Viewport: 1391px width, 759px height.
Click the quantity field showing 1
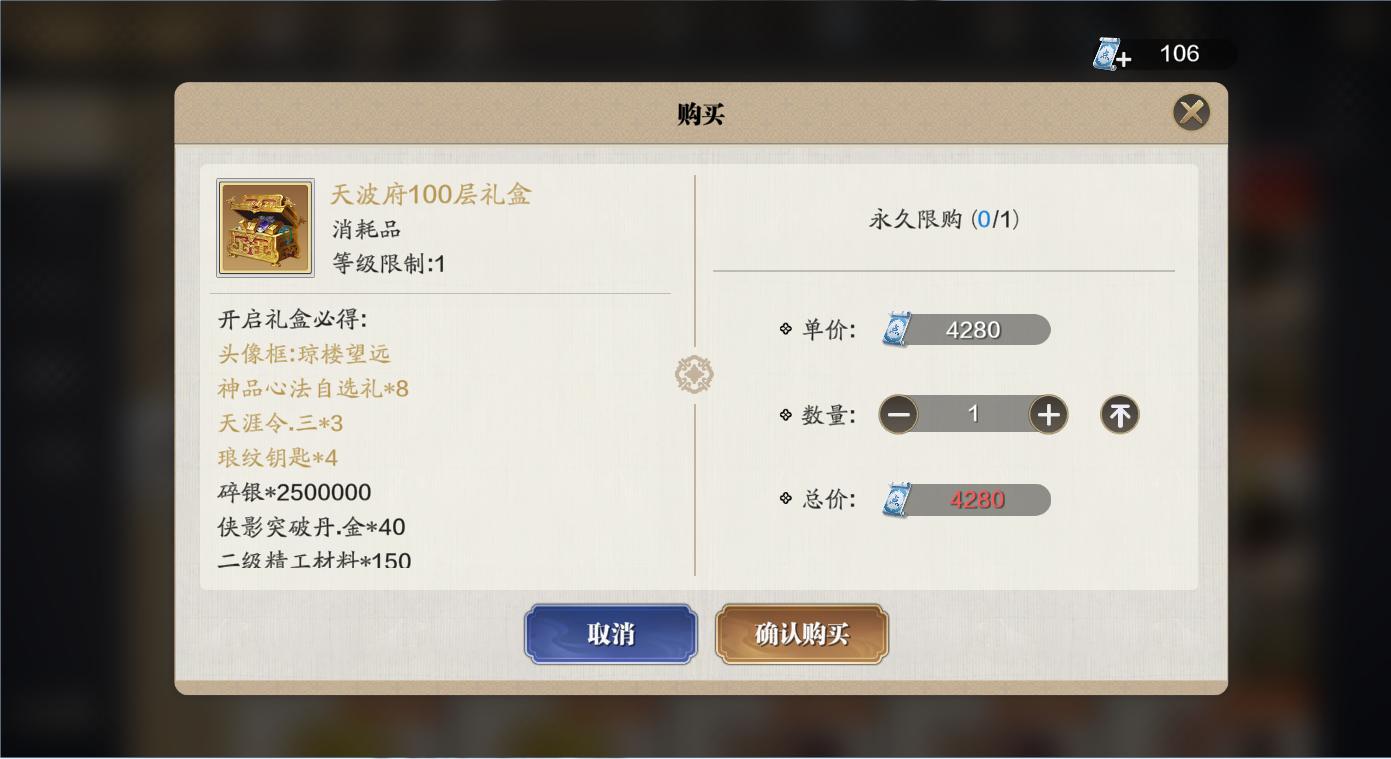click(971, 414)
